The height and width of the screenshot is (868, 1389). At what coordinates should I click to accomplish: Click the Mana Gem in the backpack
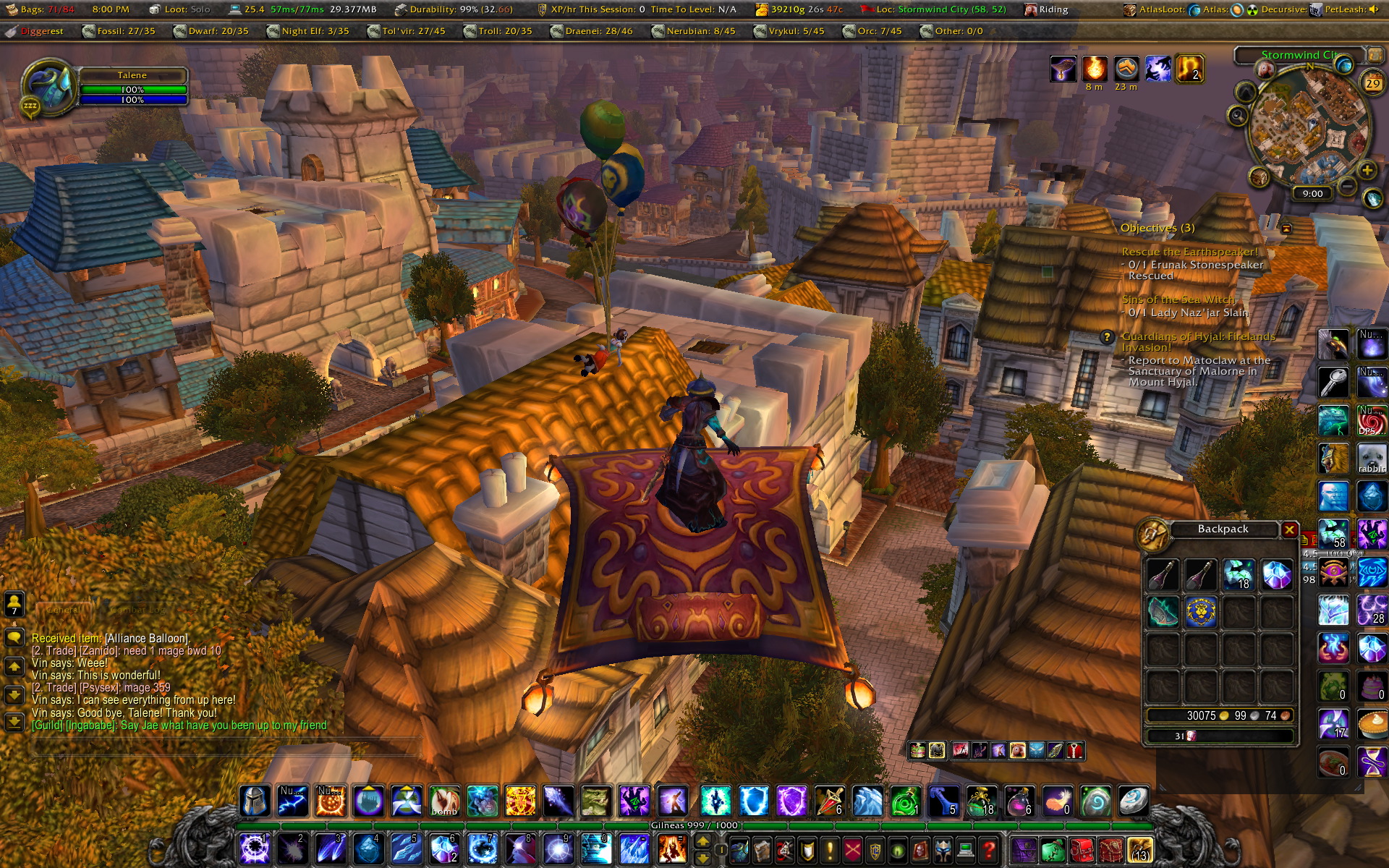click(x=1276, y=574)
